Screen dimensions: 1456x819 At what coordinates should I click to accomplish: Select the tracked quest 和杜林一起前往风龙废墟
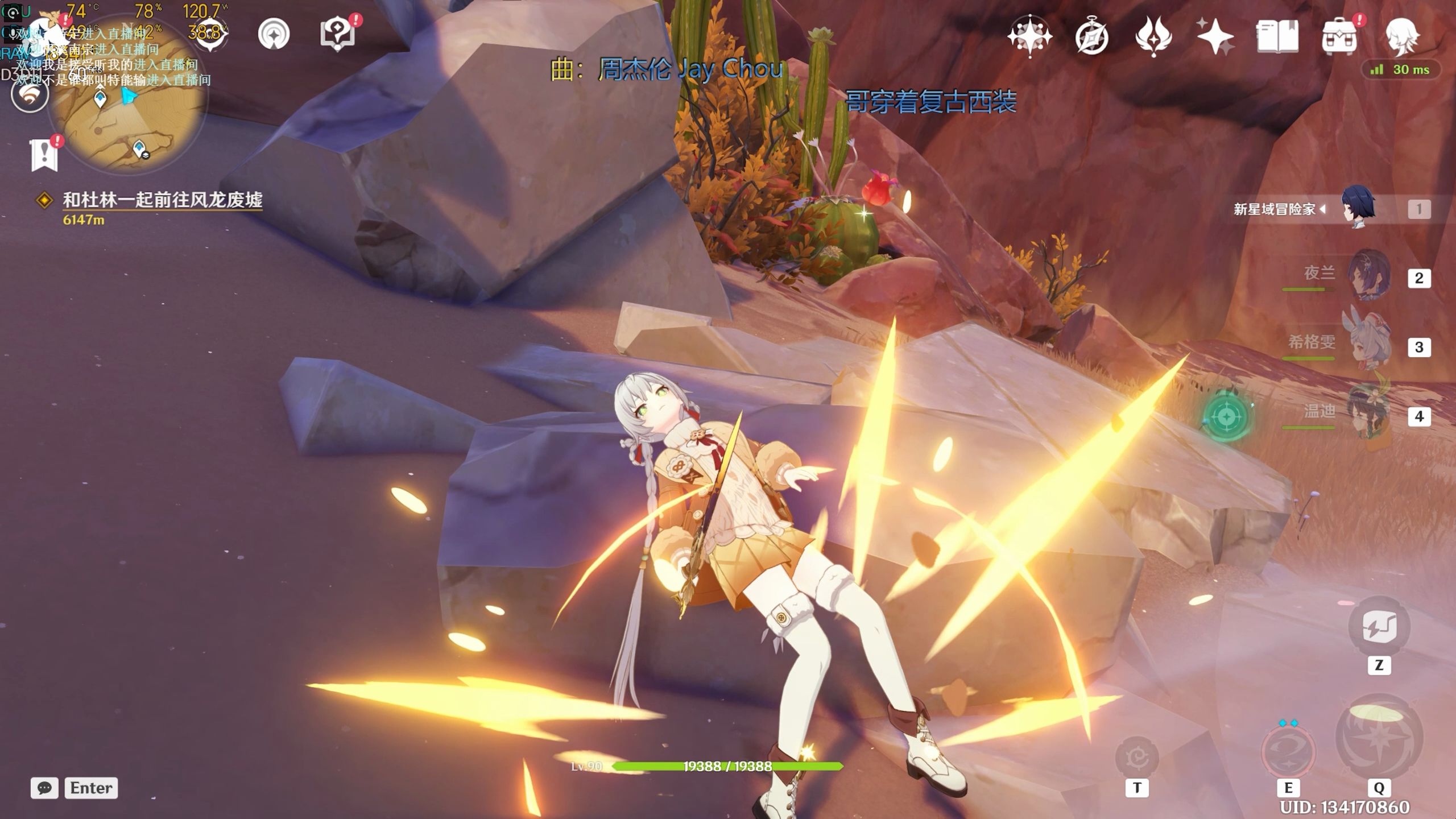click(x=162, y=200)
